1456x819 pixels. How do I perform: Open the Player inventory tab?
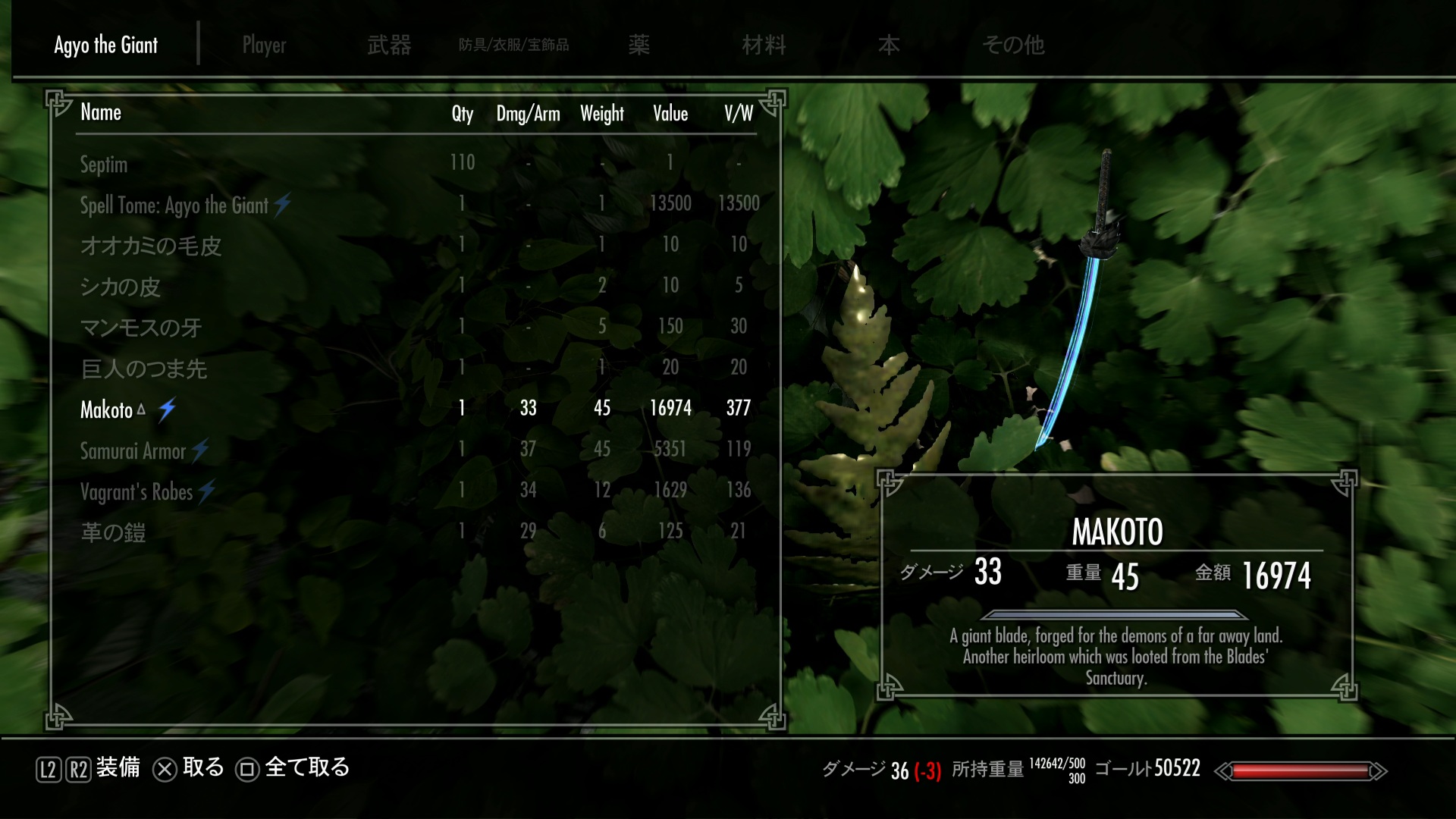[x=264, y=45]
